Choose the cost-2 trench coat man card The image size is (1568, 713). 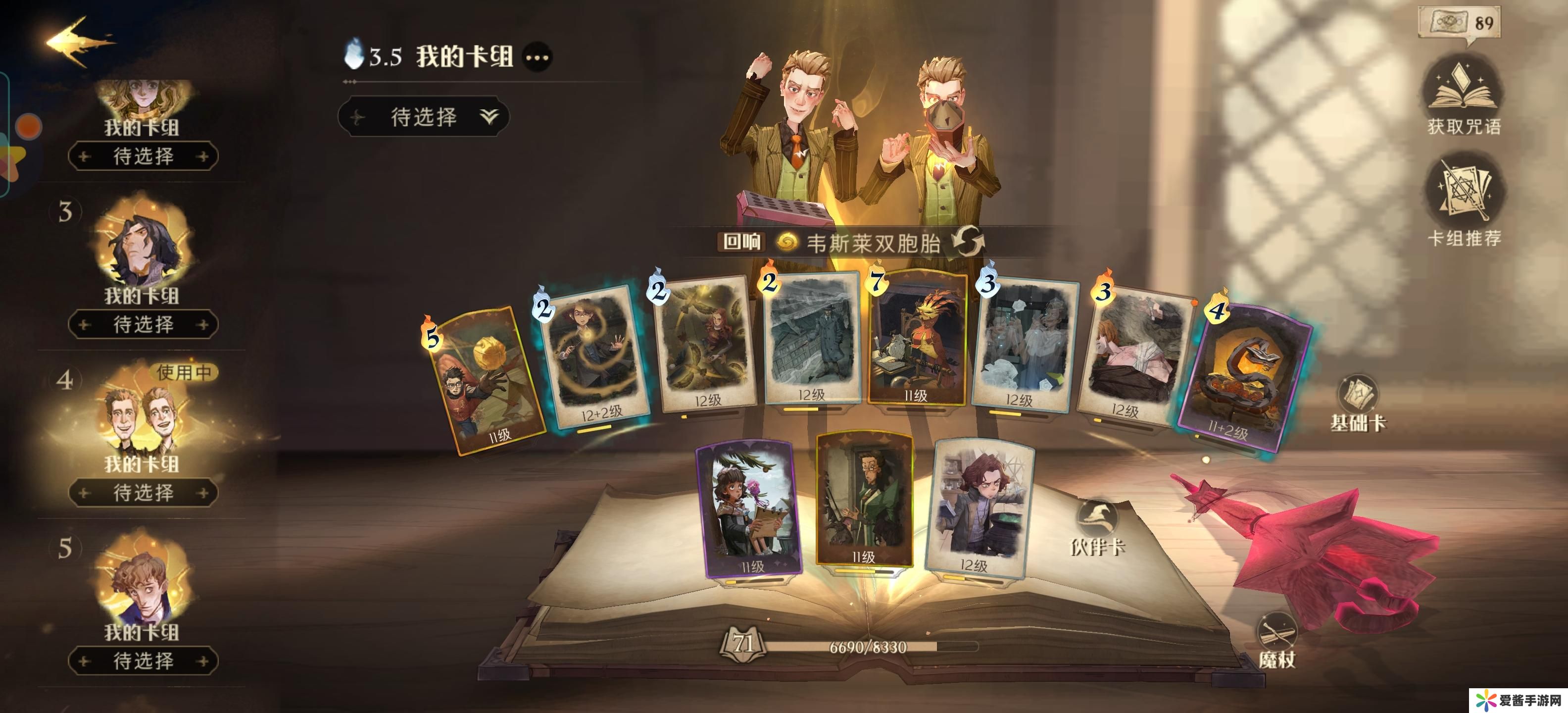(813, 338)
